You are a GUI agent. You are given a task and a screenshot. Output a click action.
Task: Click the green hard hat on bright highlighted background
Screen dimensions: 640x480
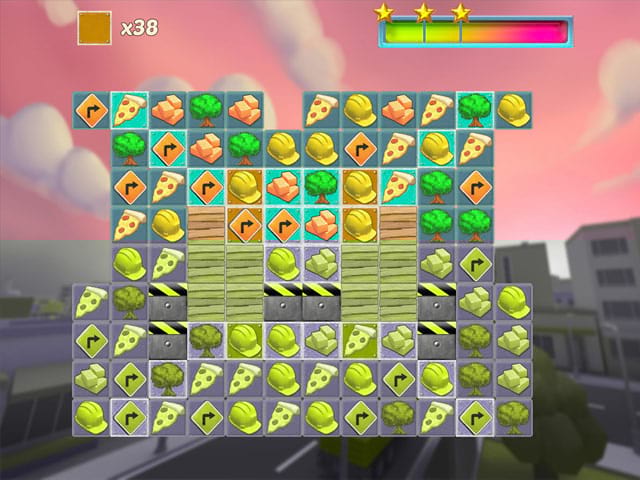[x=245, y=340]
